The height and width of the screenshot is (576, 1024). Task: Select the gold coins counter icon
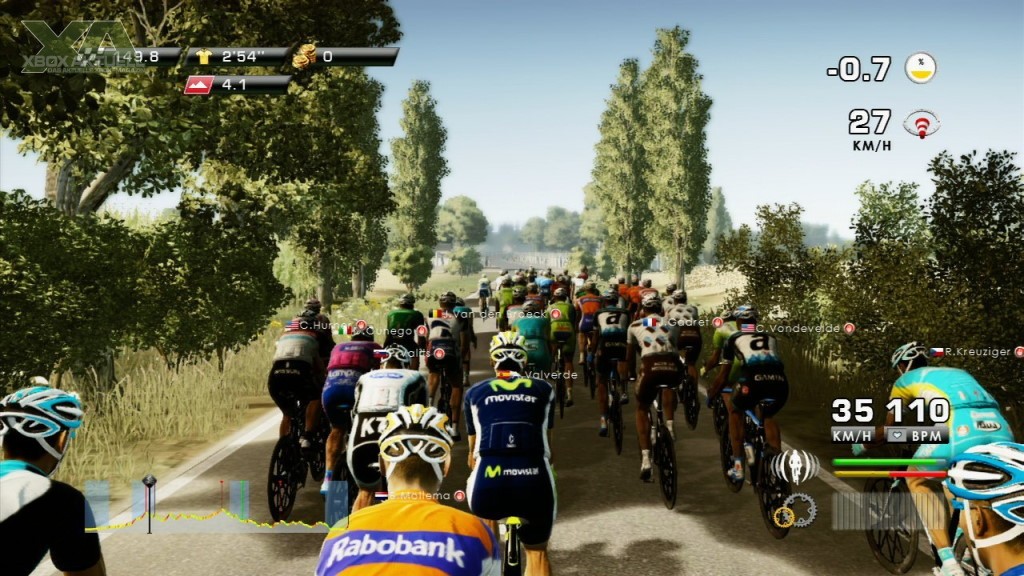303,57
